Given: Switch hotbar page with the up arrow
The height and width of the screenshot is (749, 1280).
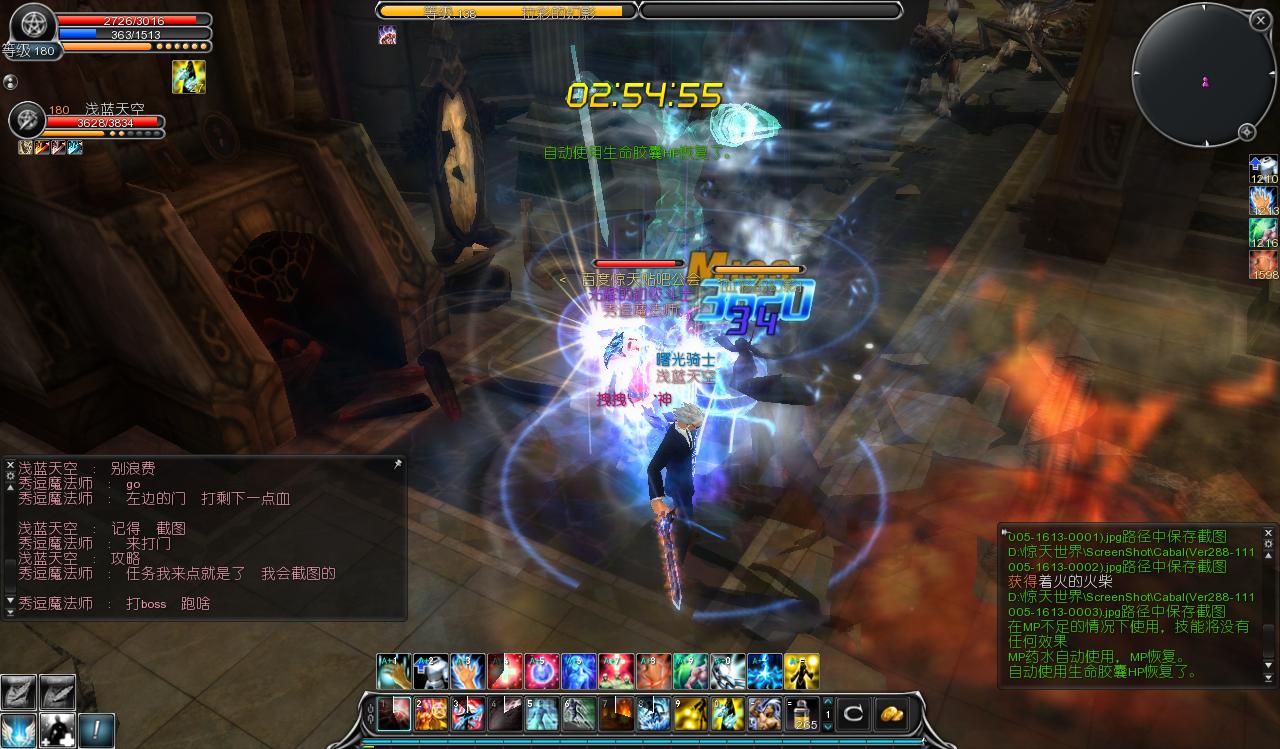Looking at the screenshot, I should point(827,702).
